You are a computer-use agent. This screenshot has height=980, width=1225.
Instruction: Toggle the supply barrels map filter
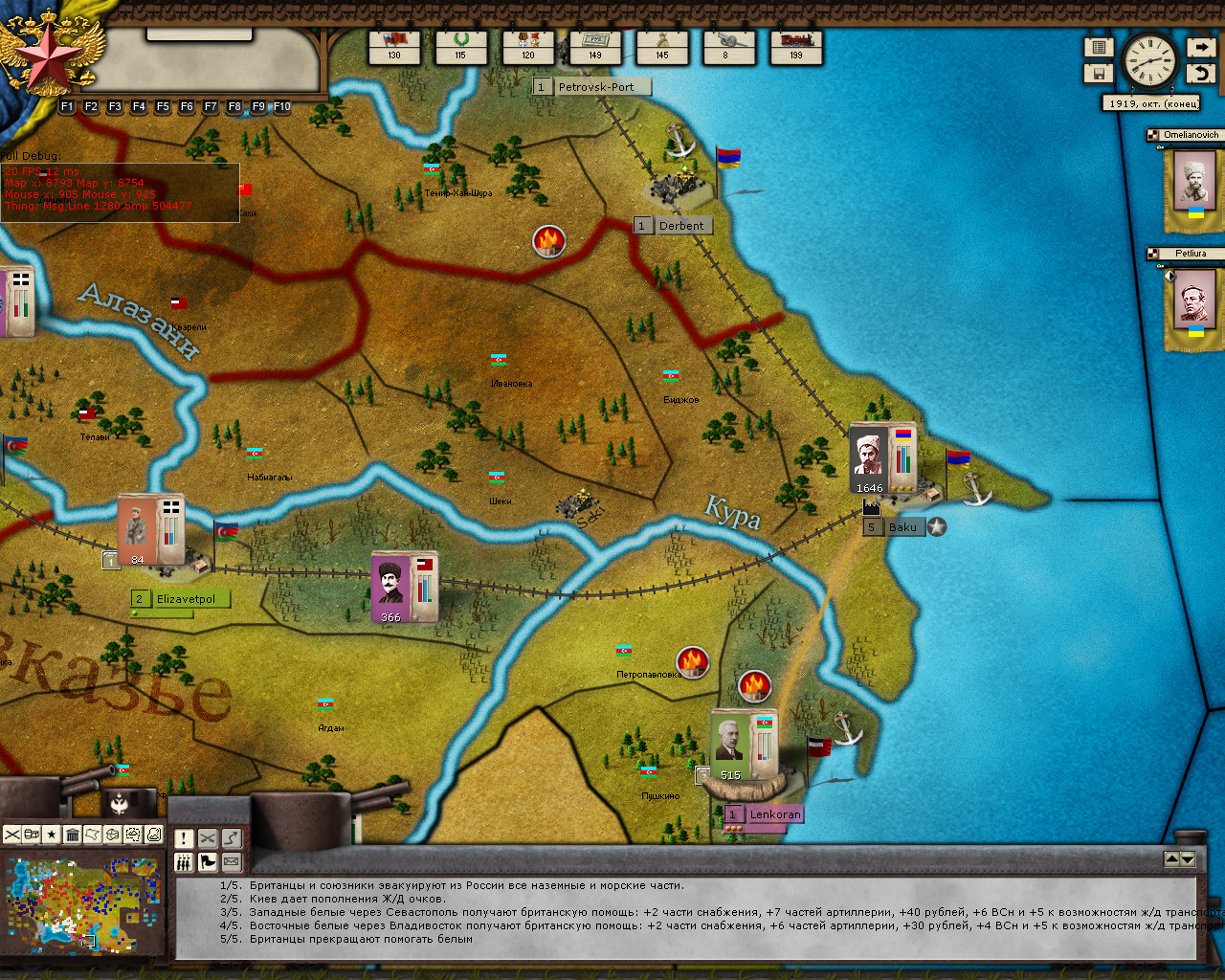coord(32,835)
